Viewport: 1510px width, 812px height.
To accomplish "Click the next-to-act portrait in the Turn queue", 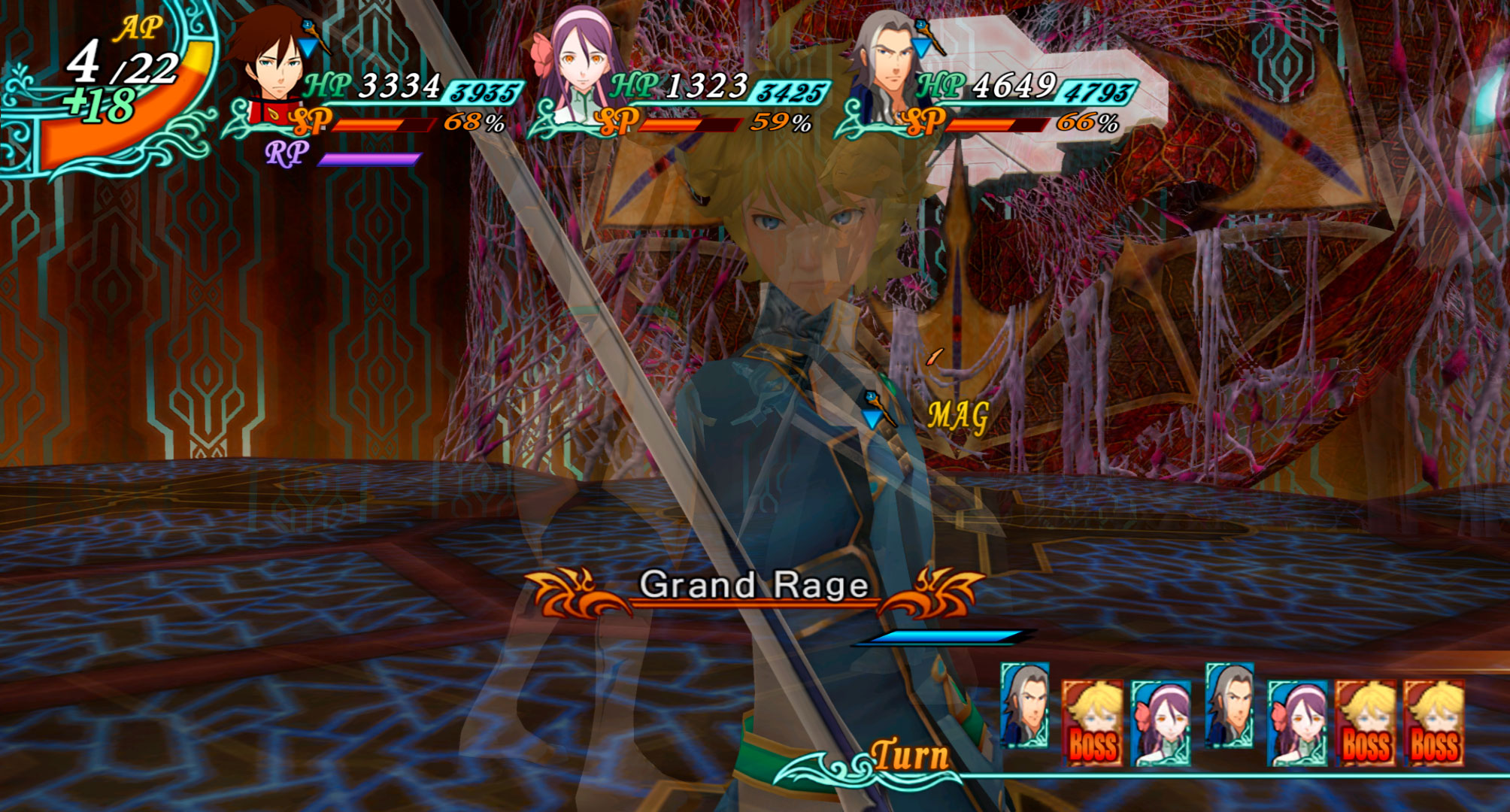I will pyautogui.click(x=1024, y=705).
